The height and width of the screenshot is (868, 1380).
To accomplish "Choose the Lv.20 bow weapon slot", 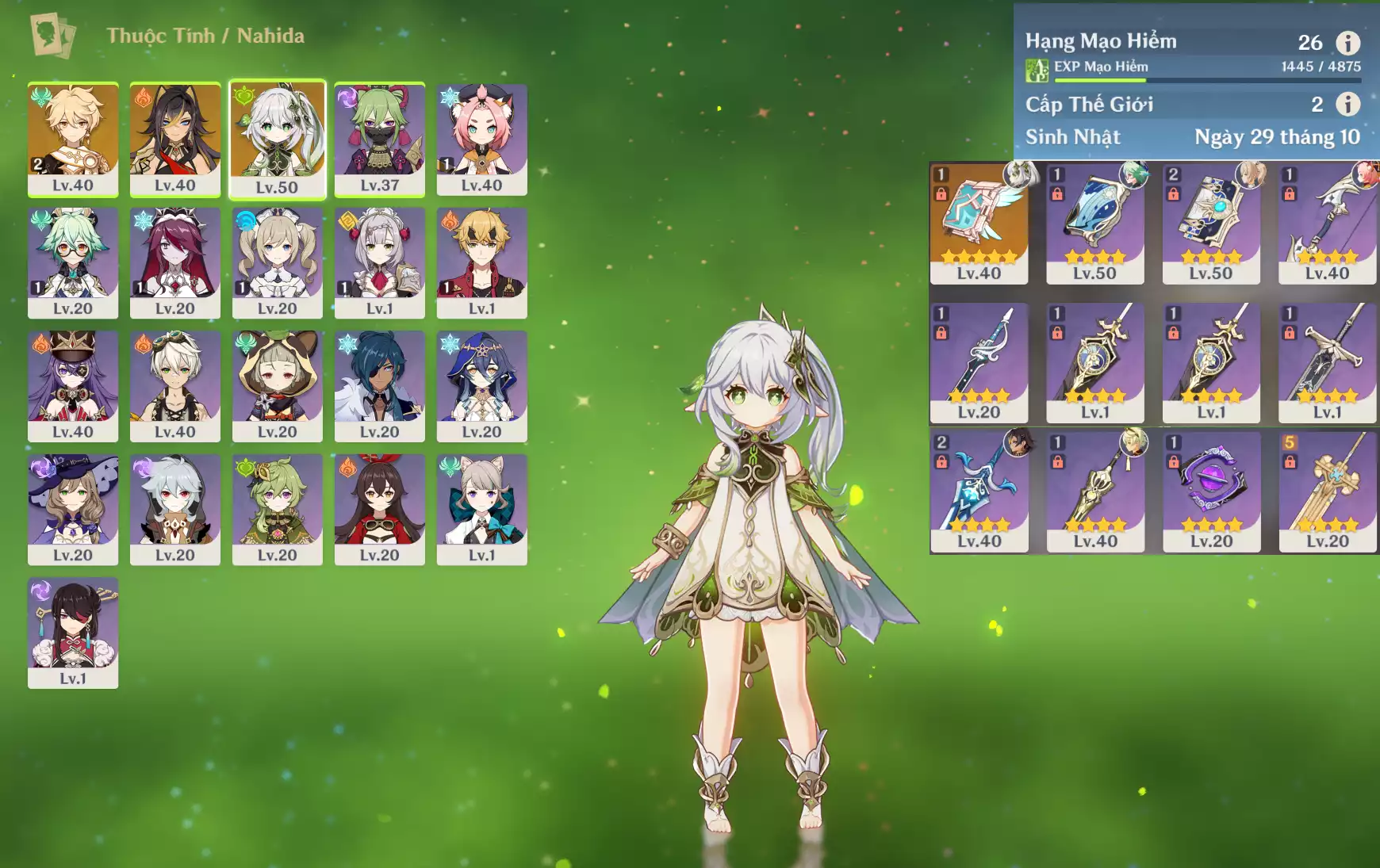I will pos(979,362).
